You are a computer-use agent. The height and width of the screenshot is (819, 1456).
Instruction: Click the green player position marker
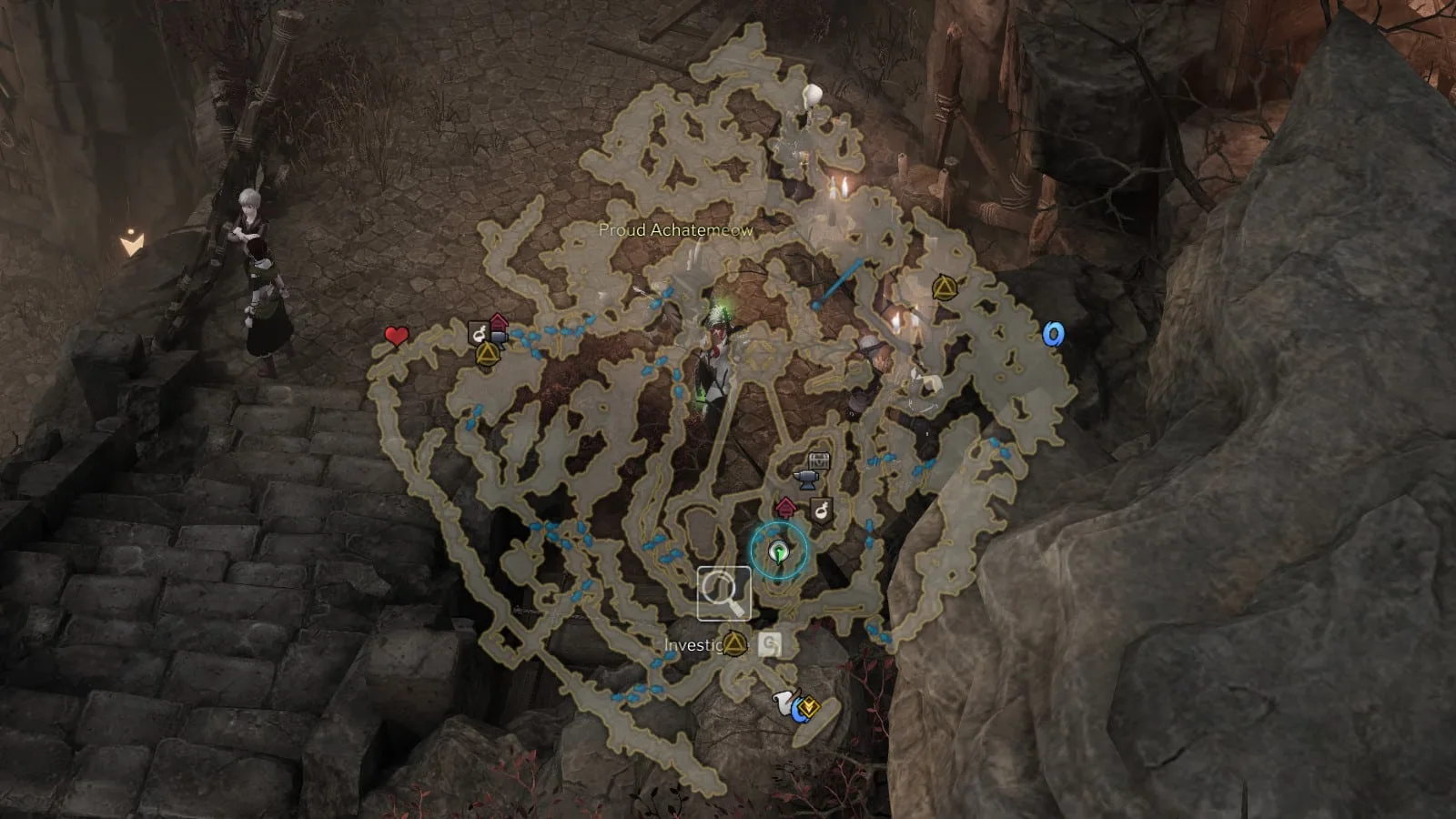[778, 551]
